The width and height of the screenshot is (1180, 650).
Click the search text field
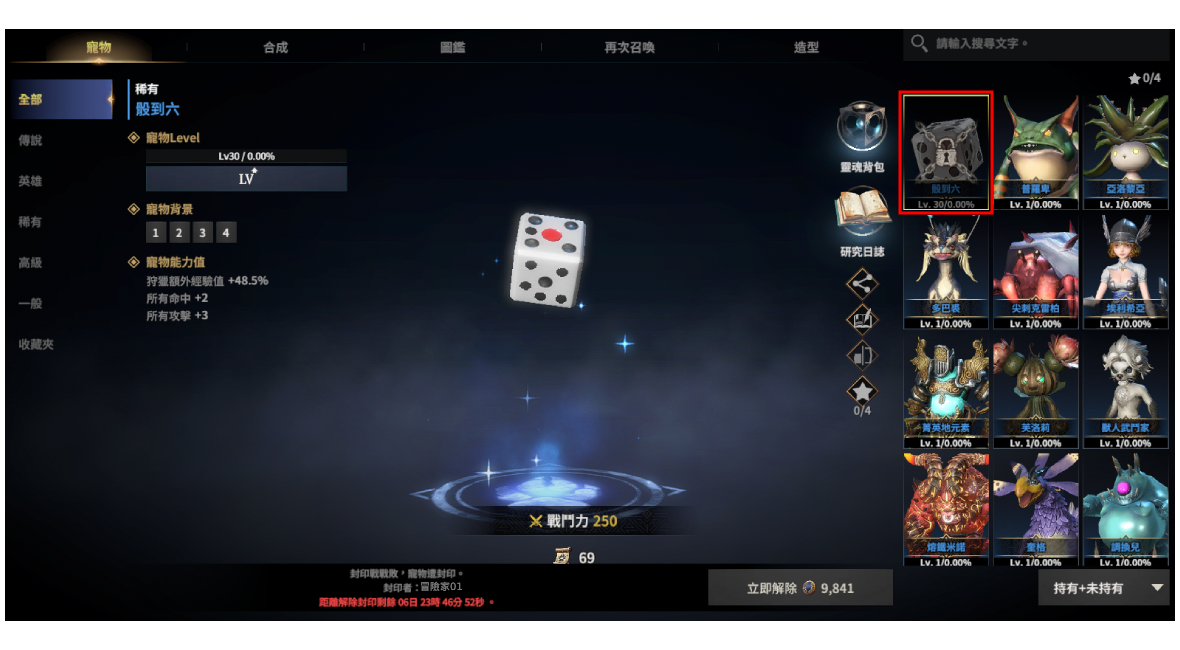tap(1045, 44)
